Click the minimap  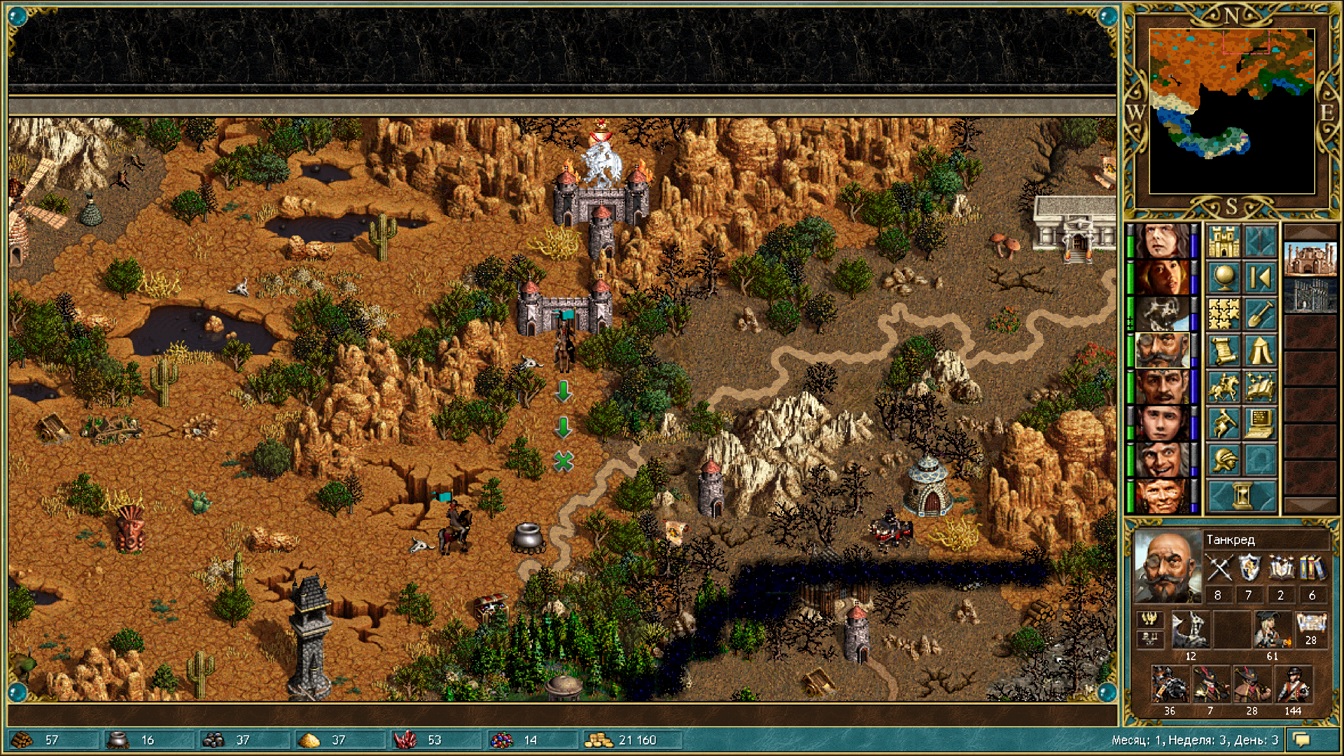pyautogui.click(x=1232, y=111)
